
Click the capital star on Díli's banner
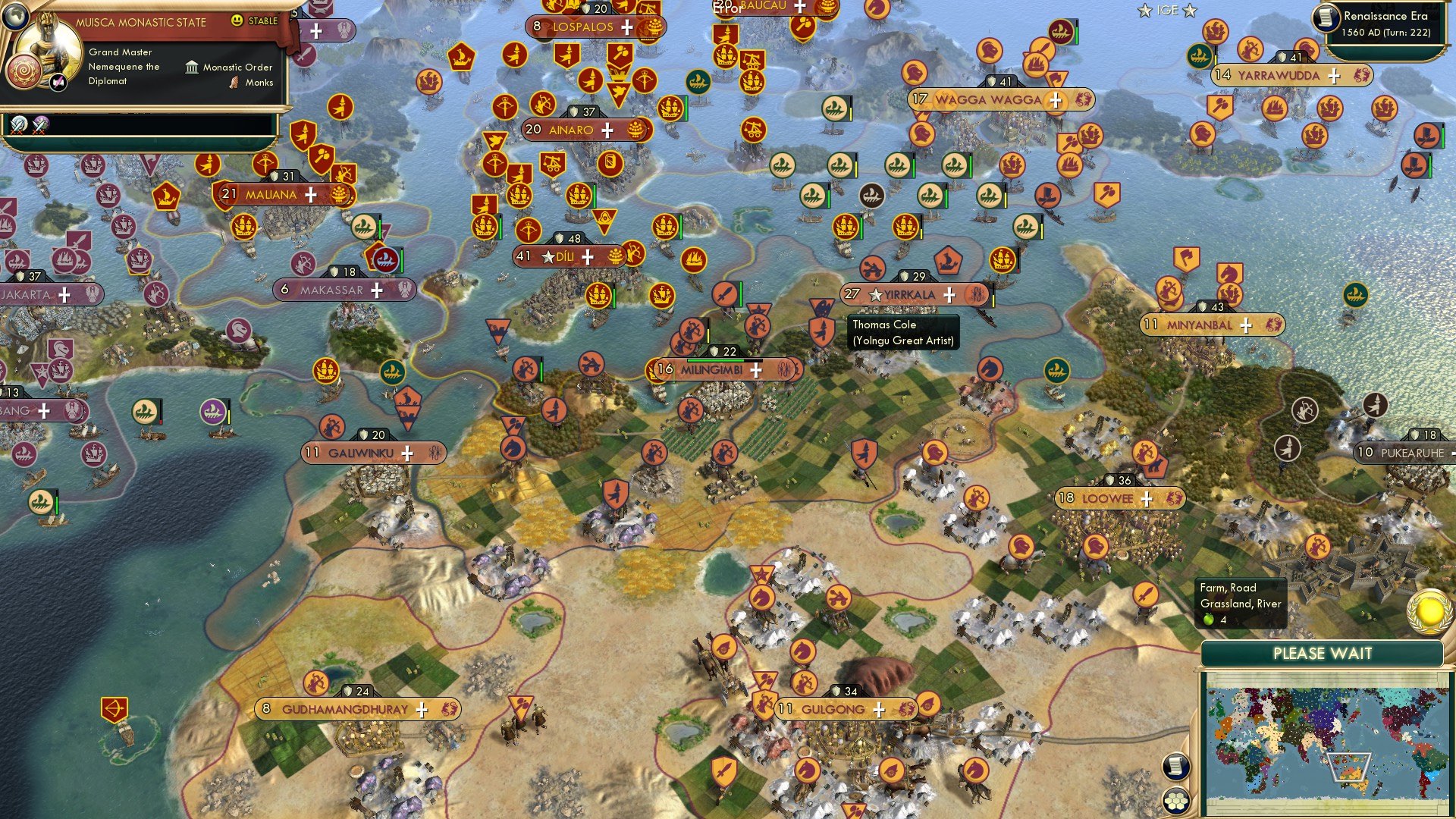point(548,257)
